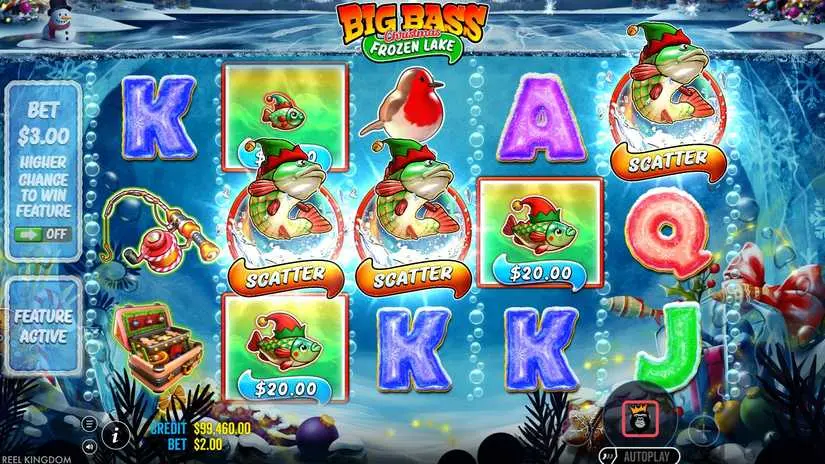The width and height of the screenshot is (825, 464).
Task: Open the Feature Active buy panel
Action: [x=42, y=327]
